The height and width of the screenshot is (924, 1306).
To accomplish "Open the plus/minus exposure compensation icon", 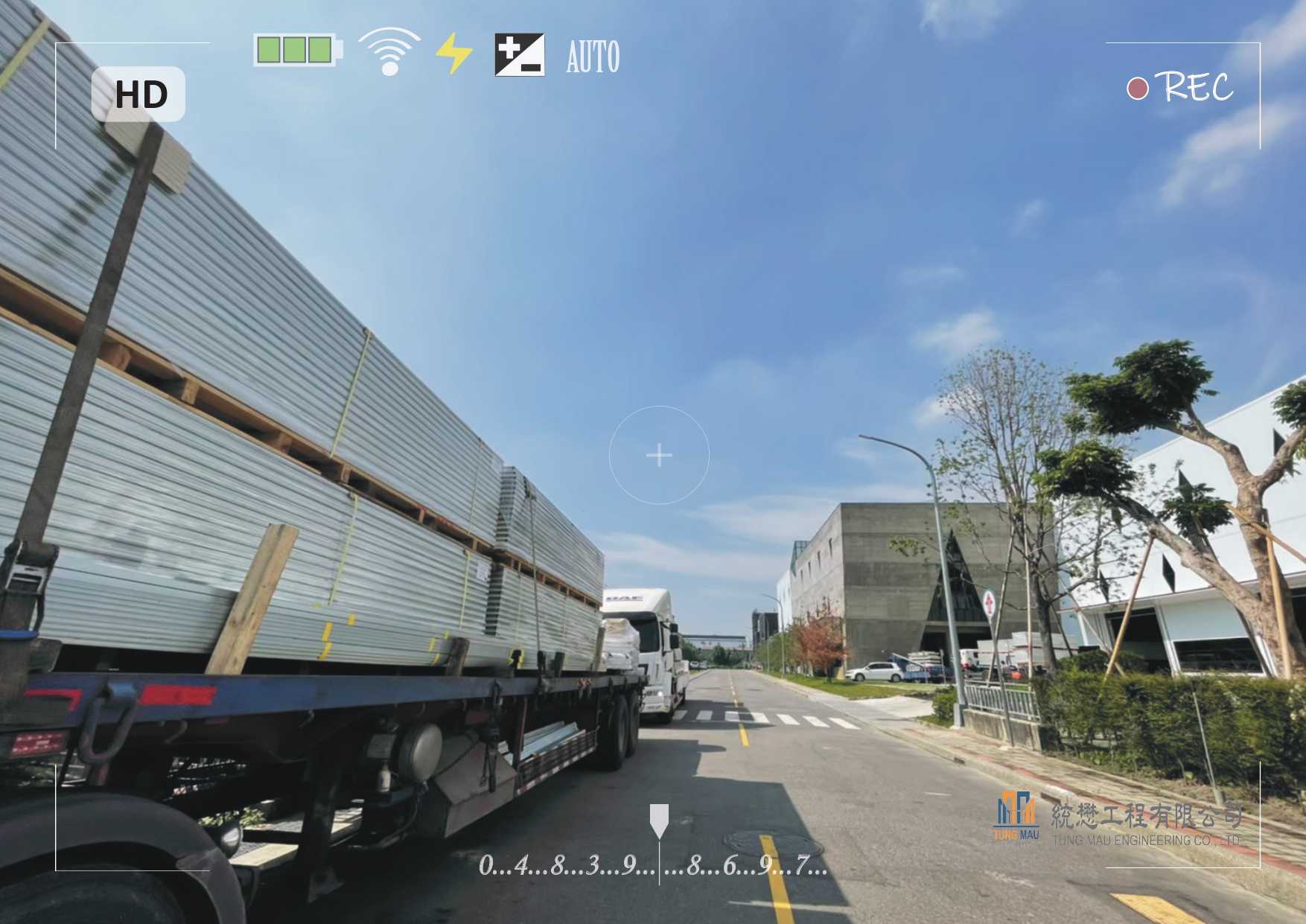I will [520, 55].
